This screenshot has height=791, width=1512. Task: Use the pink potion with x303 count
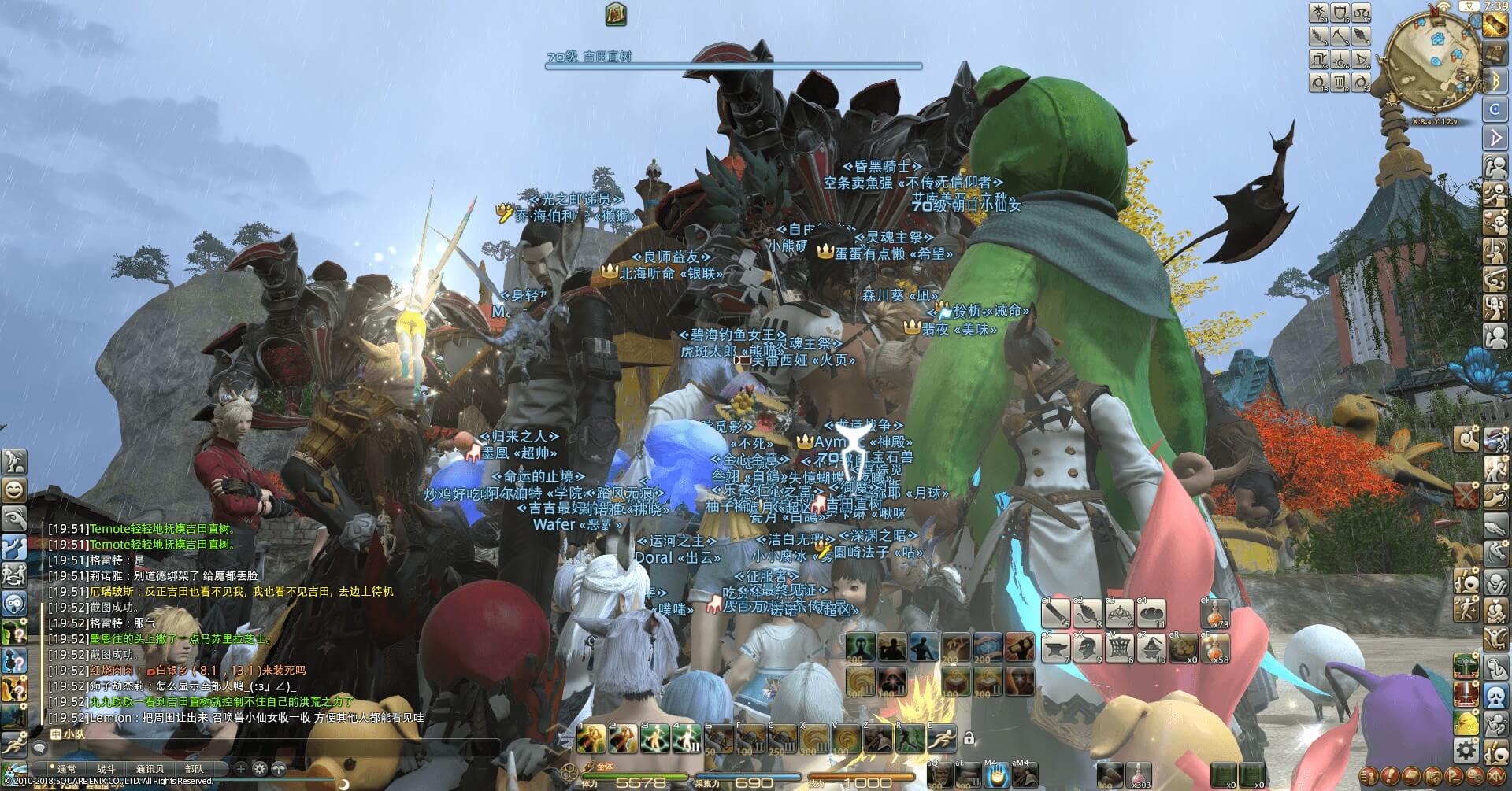coord(1136,774)
